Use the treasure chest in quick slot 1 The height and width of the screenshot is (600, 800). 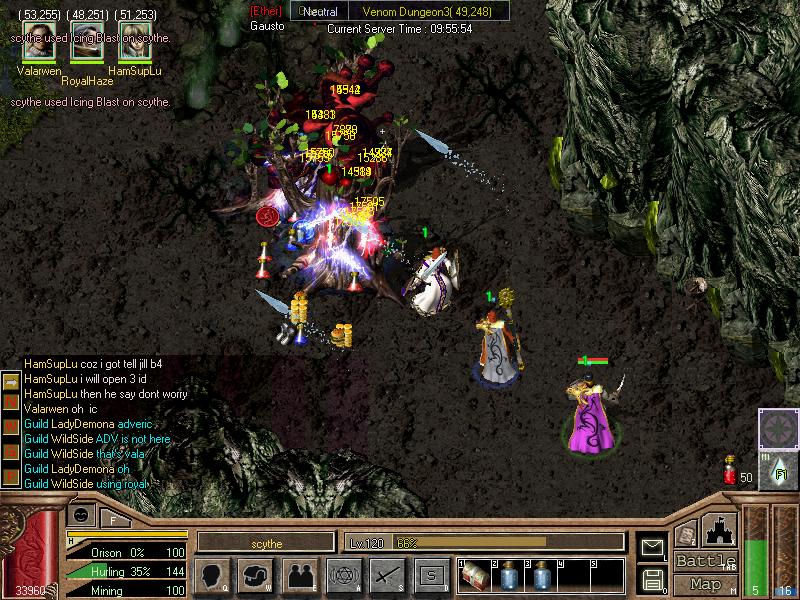pyautogui.click(x=474, y=576)
